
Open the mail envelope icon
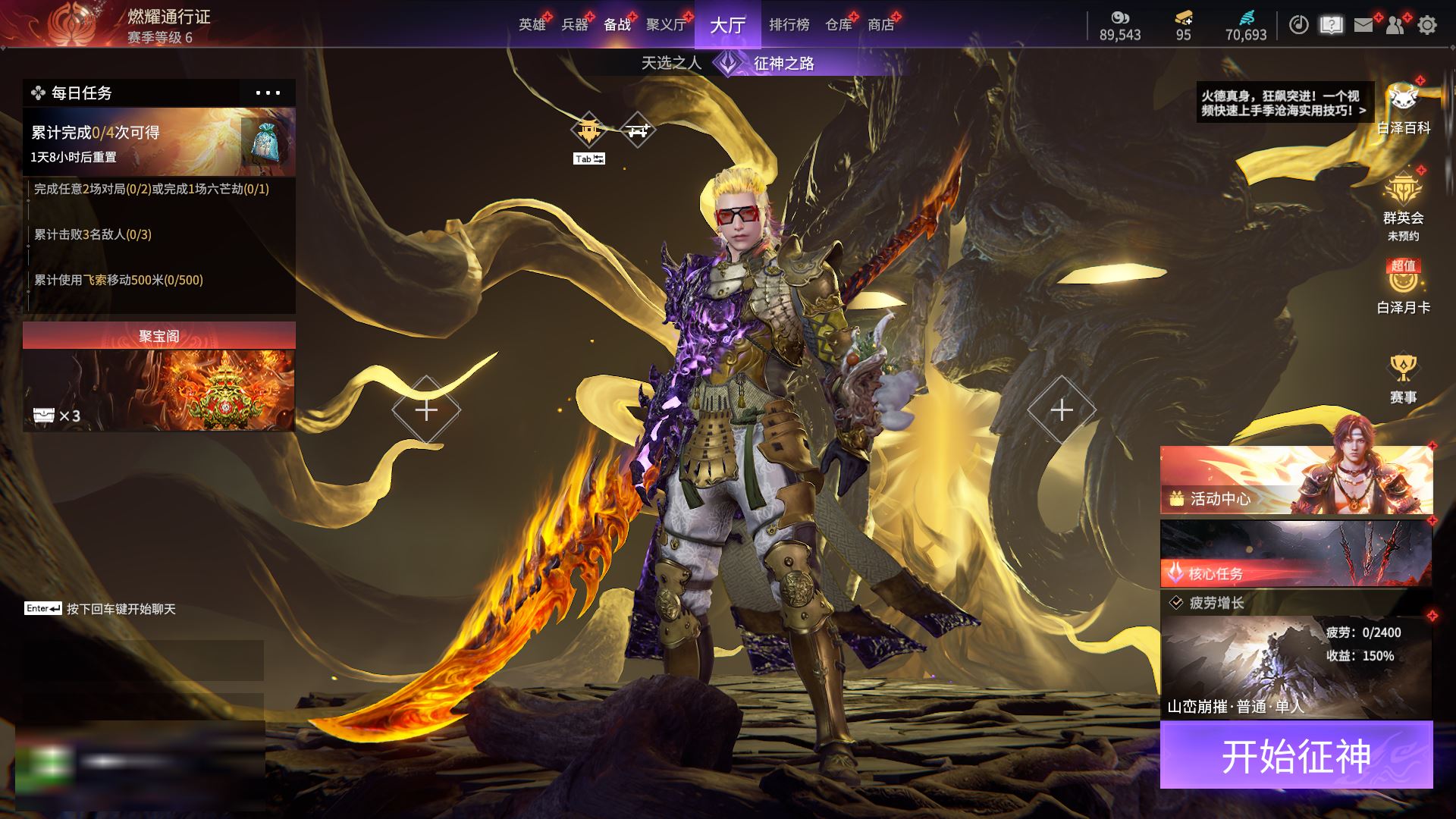pyautogui.click(x=1363, y=26)
